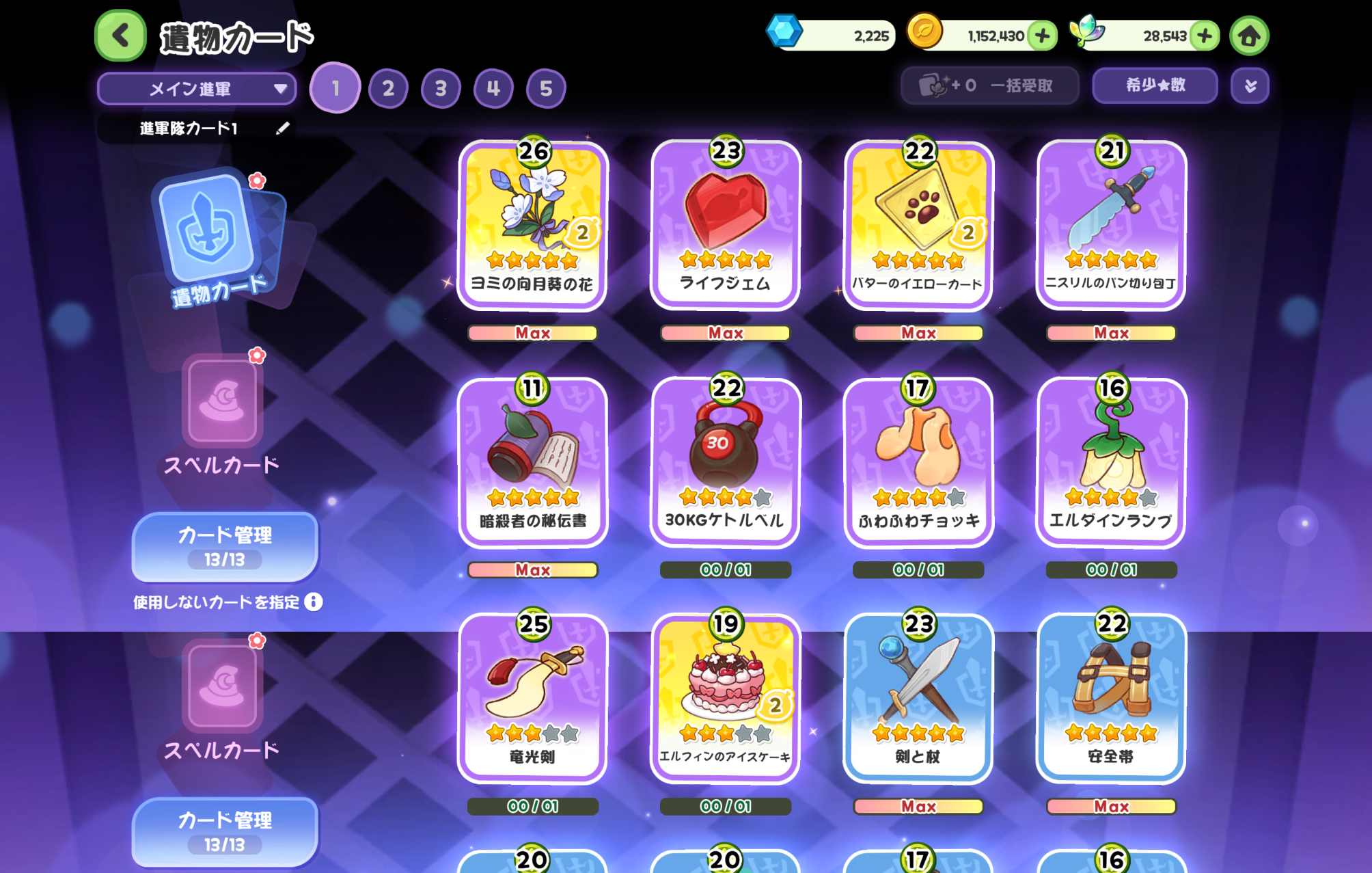Viewport: 1372px width, 873px height.
Task: Add more gold coins with plus button
Action: tap(1043, 36)
